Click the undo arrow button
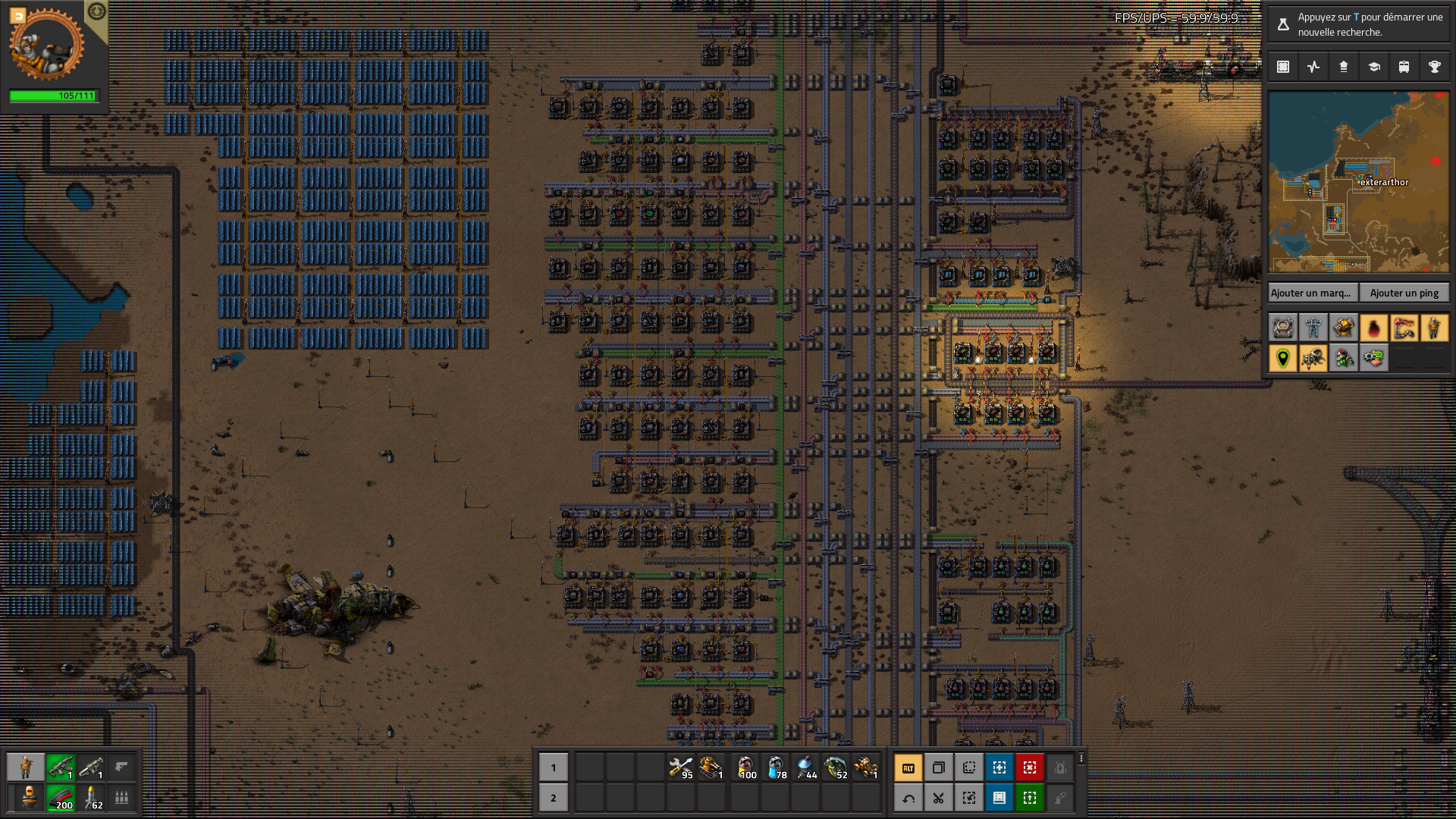1456x819 pixels. click(x=908, y=798)
